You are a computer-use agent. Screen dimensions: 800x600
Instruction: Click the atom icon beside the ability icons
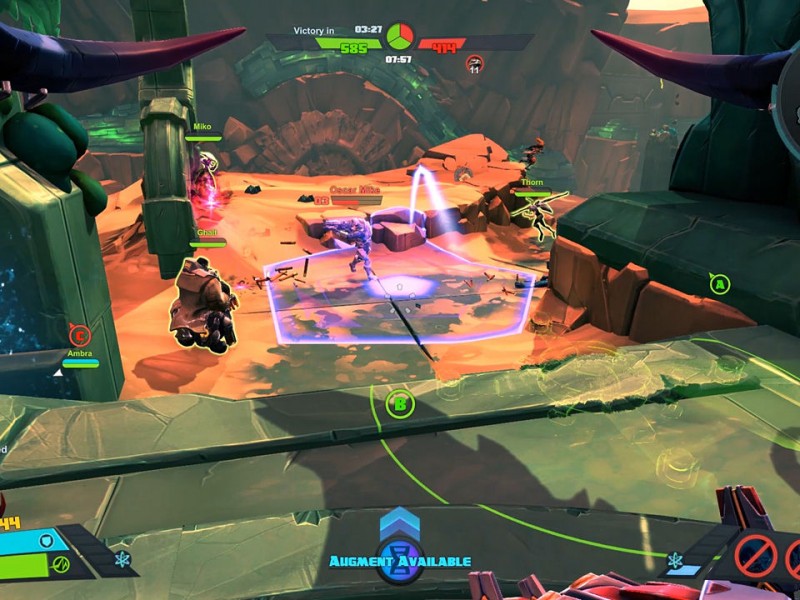[x=677, y=559]
